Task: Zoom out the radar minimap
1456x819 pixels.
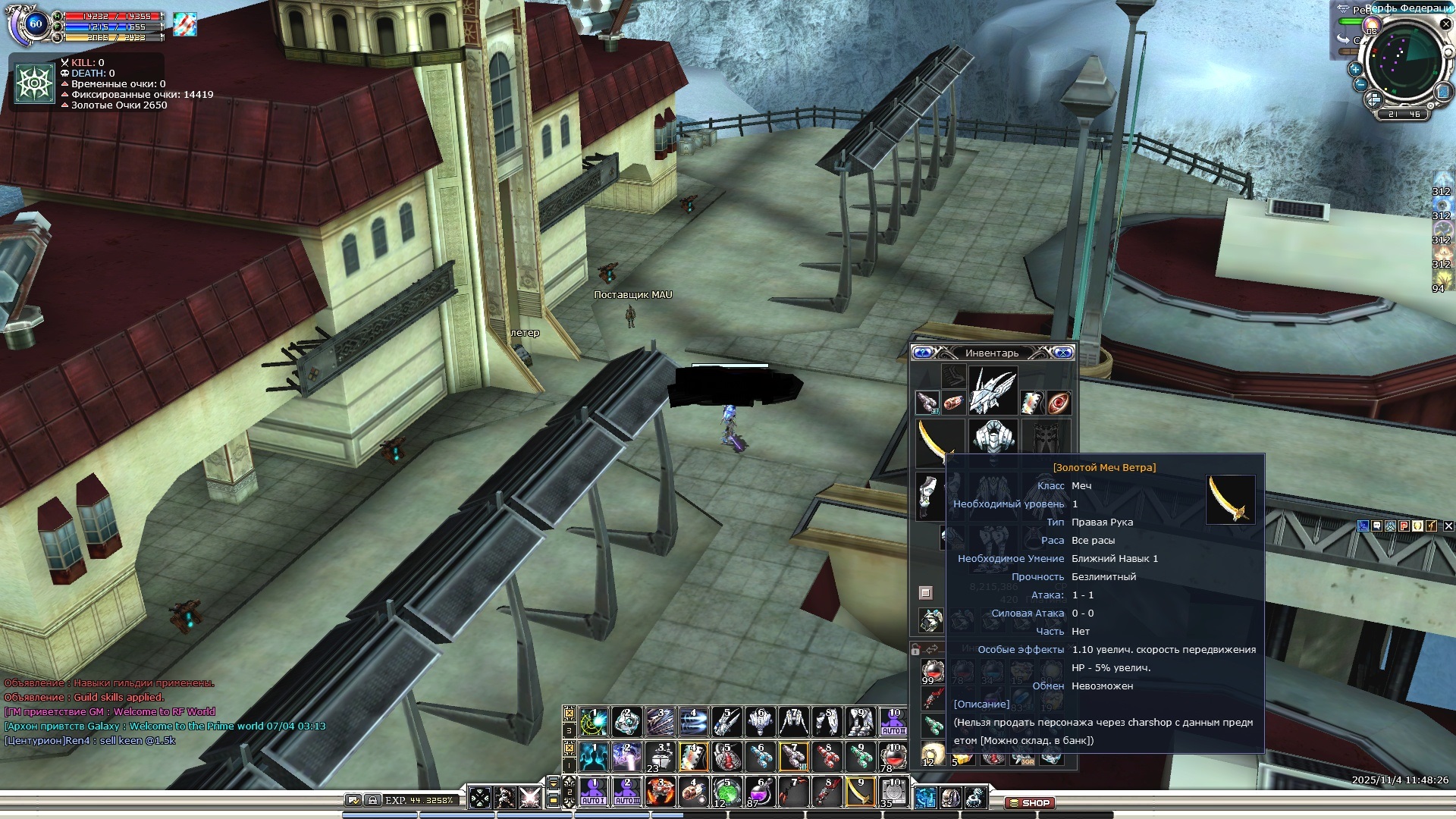Action: coord(1360,84)
